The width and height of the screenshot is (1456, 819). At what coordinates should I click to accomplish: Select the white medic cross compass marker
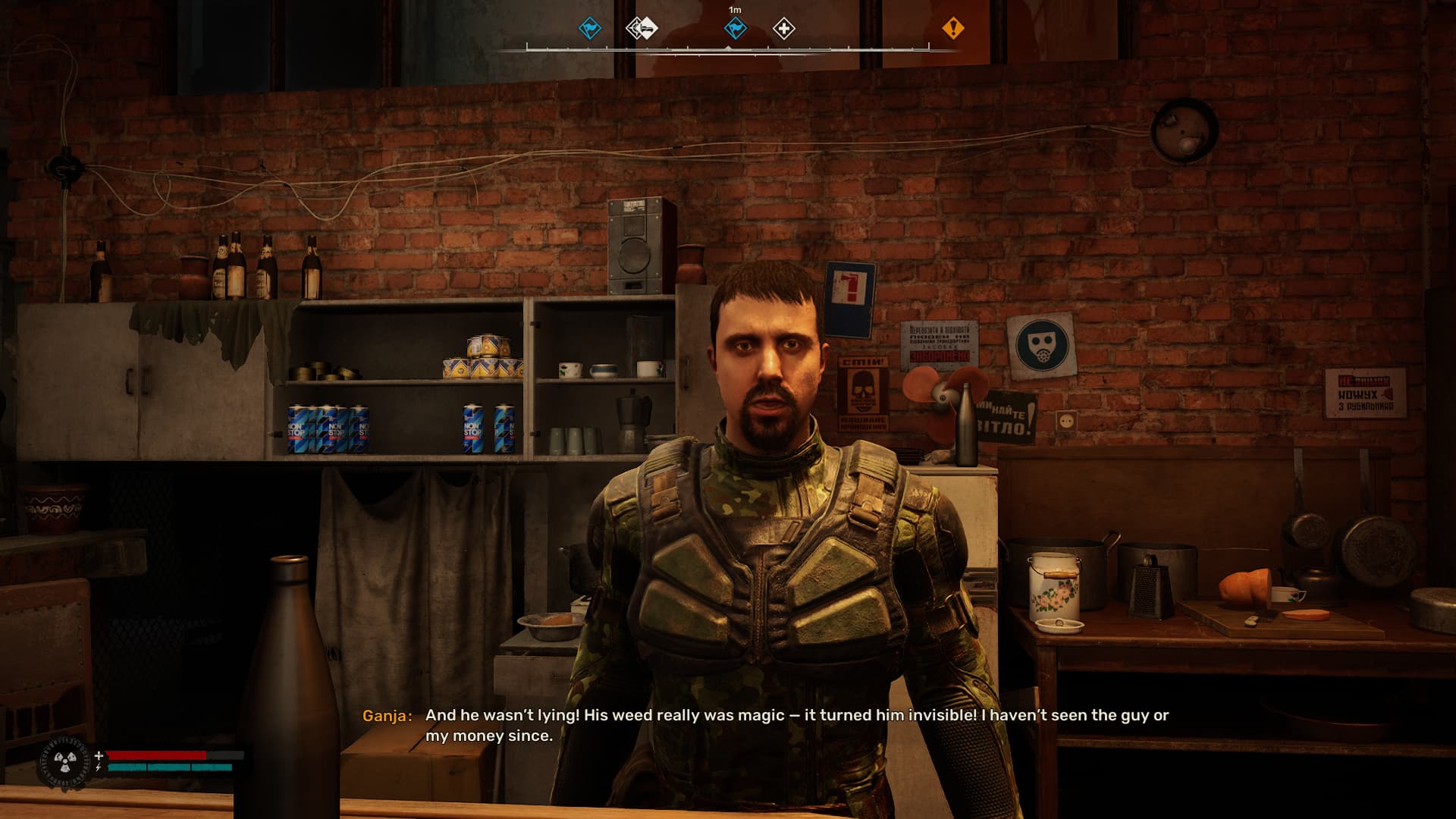(x=783, y=29)
